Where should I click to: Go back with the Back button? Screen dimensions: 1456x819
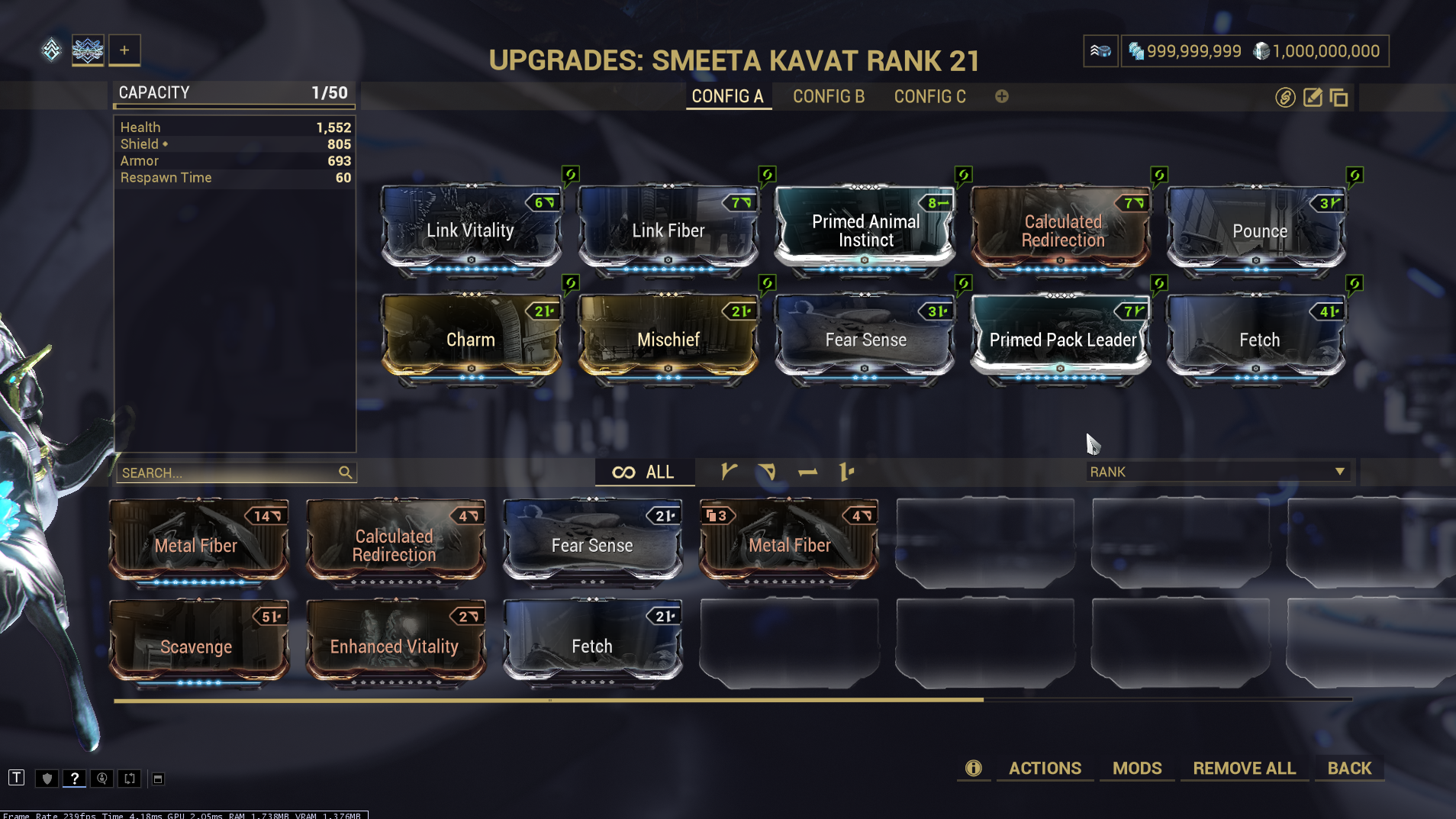coord(1349,768)
